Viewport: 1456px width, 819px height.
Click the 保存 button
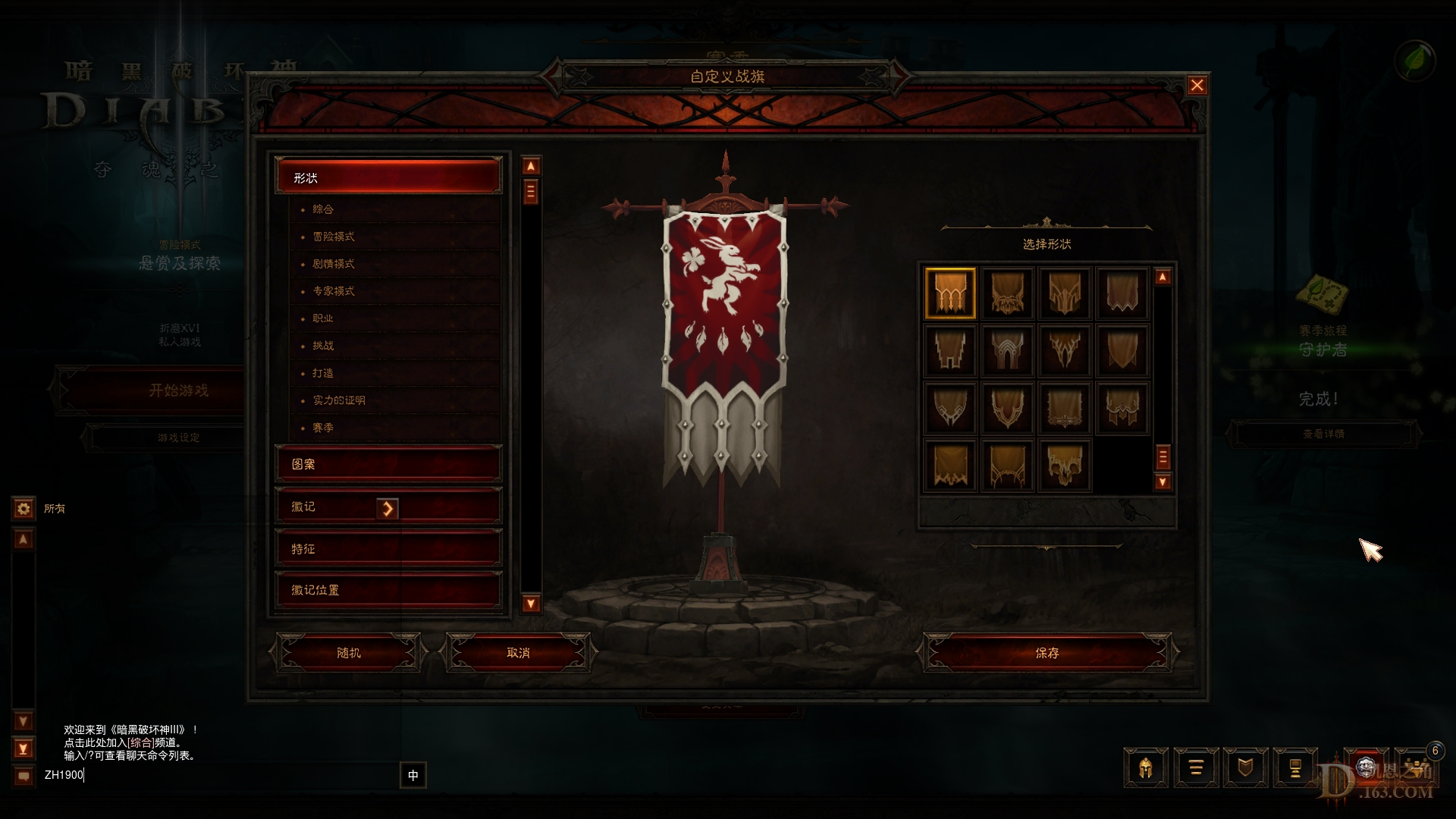point(1046,652)
